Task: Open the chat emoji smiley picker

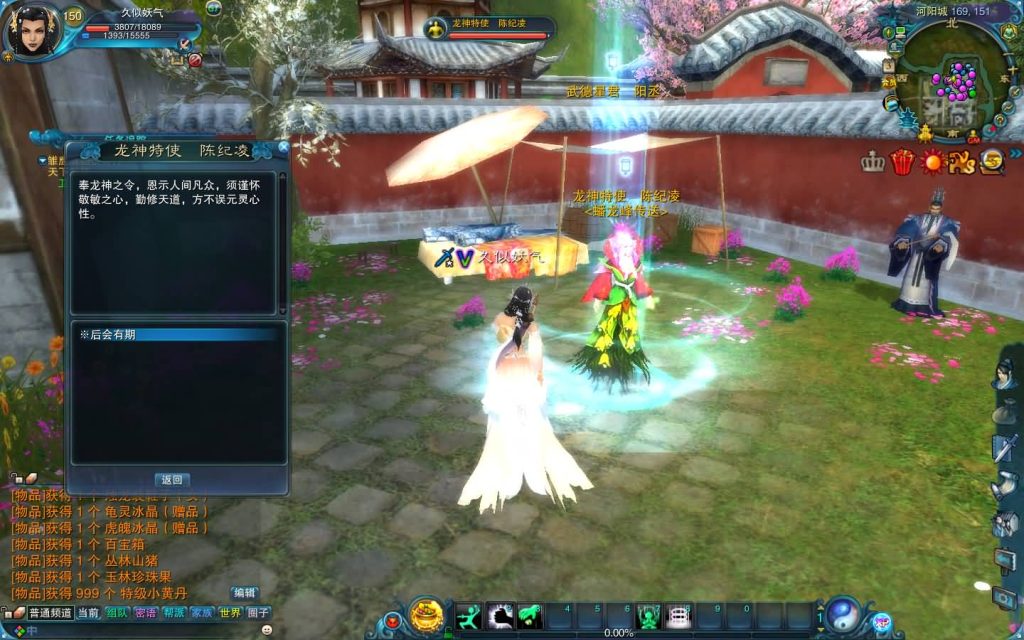Action: [x=267, y=630]
